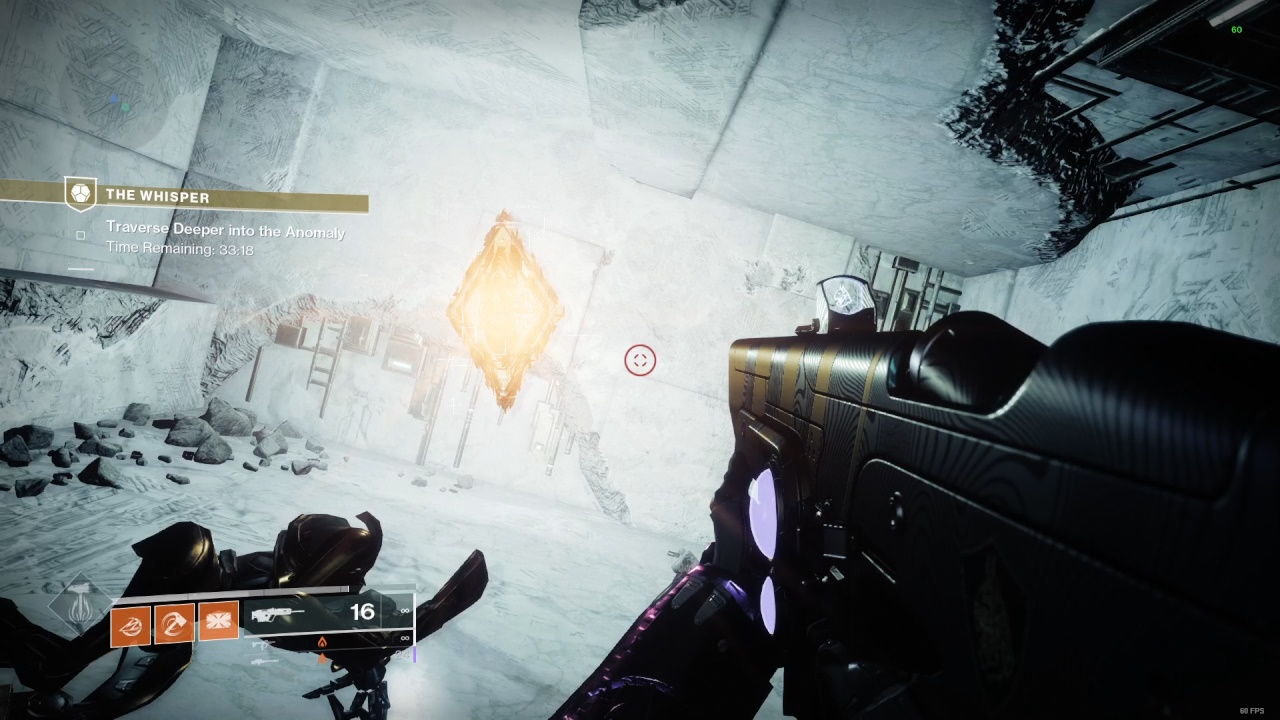Click the green 60 FPS counter
Viewport: 1280px width, 720px height.
(x=1236, y=29)
